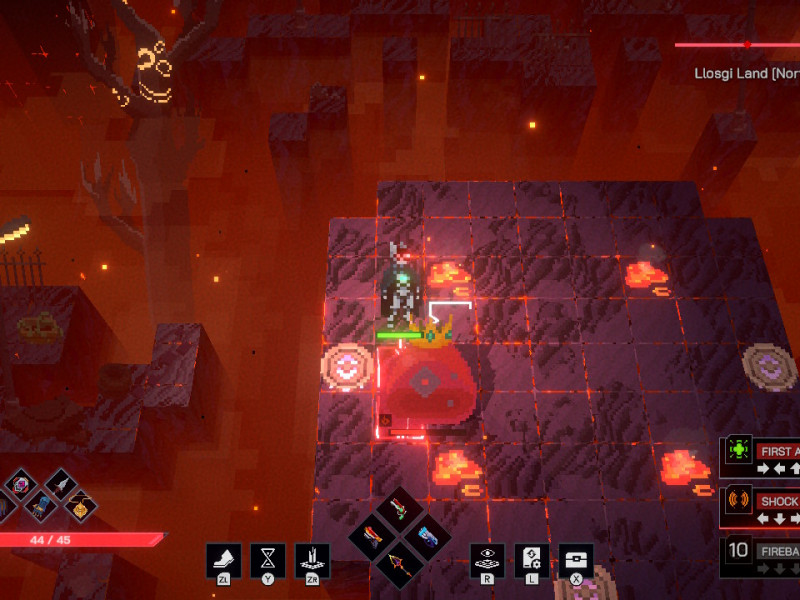The image size is (800, 600).
Task: Activate the tower on grid icon
Action: point(314,560)
